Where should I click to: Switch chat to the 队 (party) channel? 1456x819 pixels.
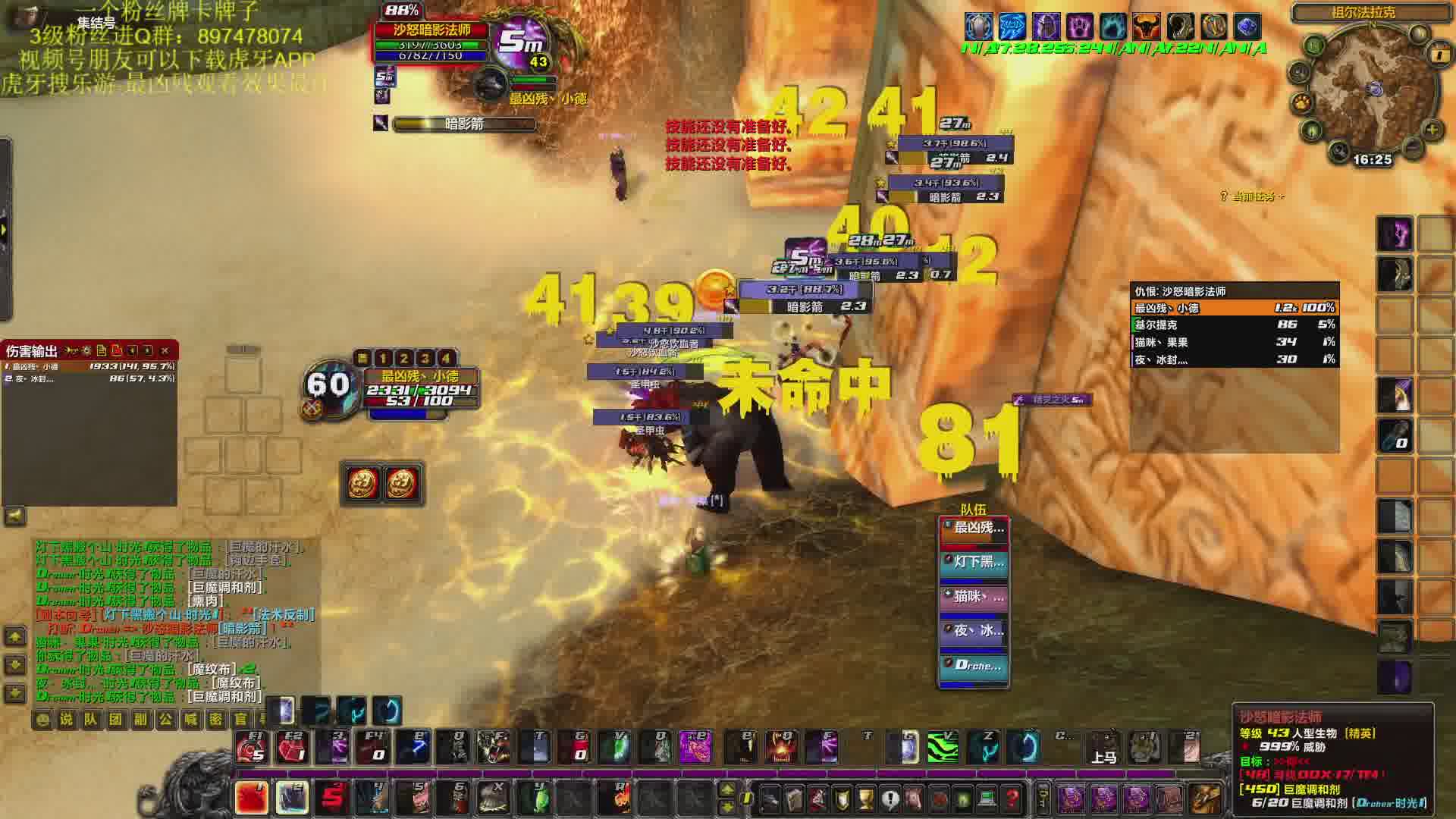(91, 719)
